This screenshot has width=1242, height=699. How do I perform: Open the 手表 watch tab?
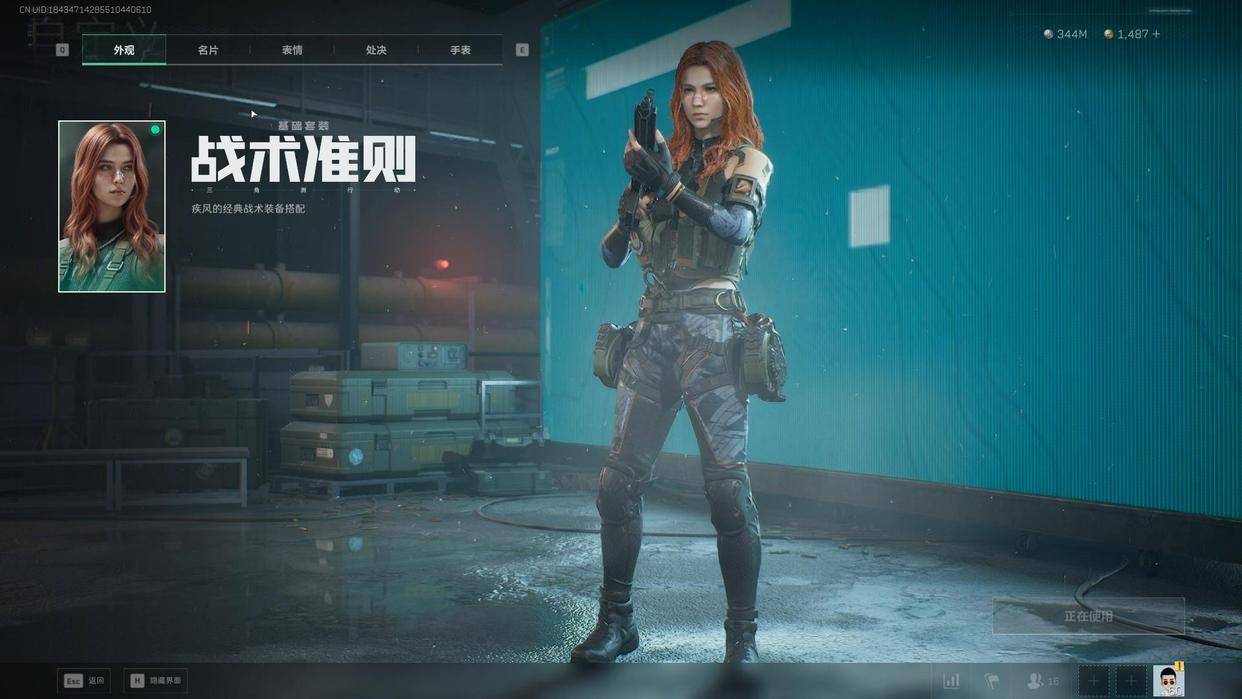click(x=460, y=50)
